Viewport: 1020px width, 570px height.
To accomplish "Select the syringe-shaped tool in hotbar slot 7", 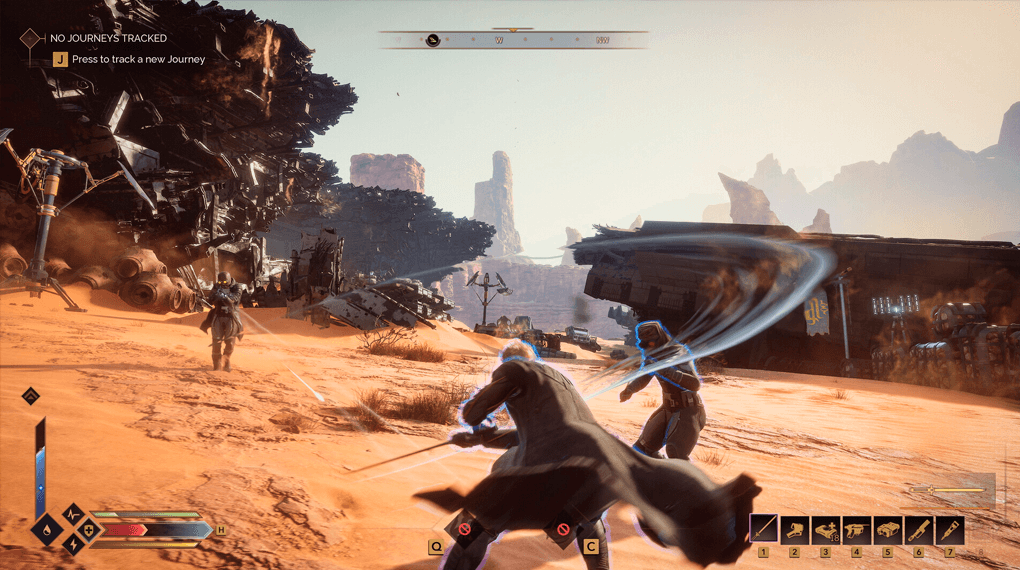I will click(949, 528).
